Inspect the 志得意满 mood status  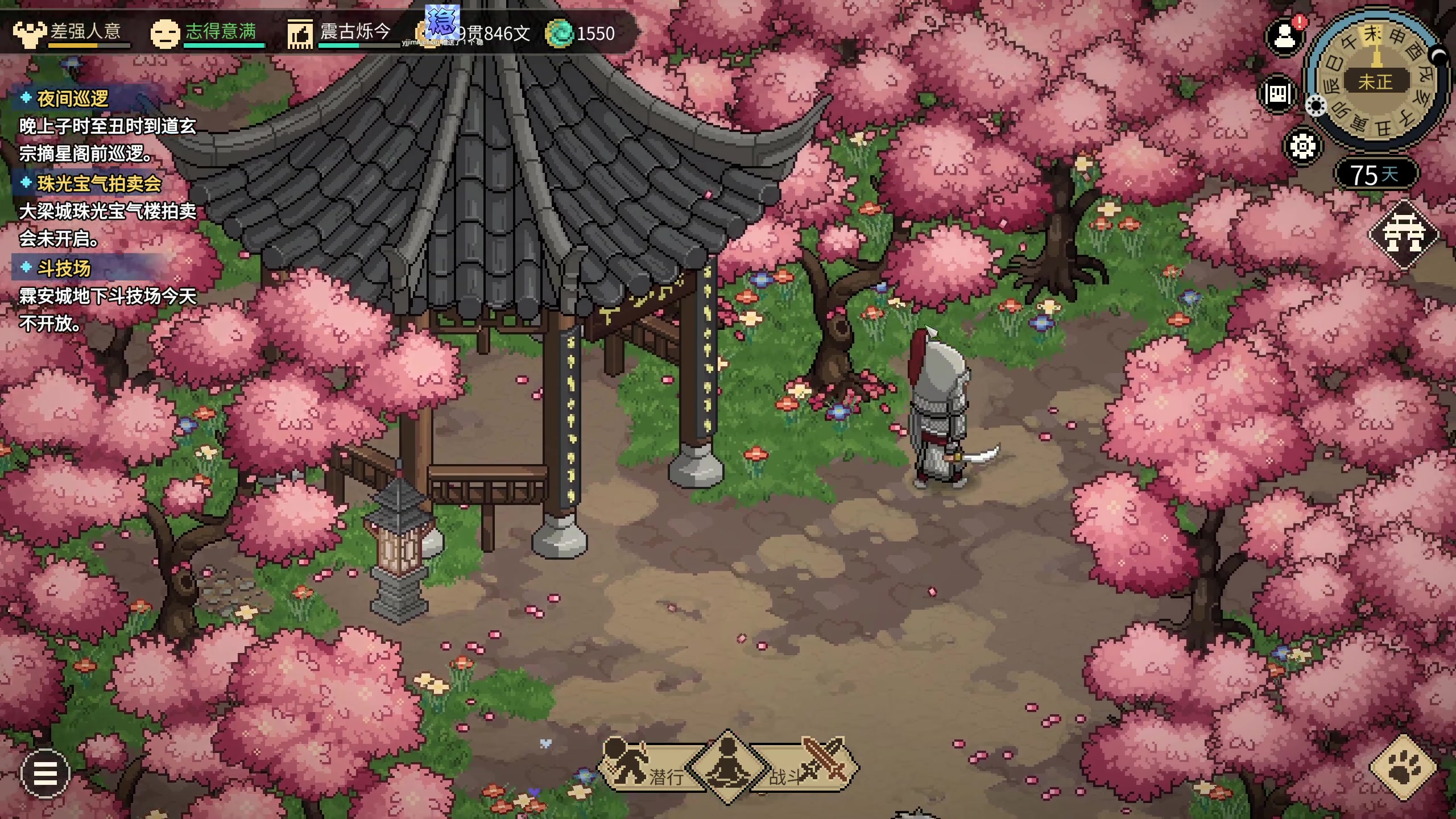pos(206,32)
